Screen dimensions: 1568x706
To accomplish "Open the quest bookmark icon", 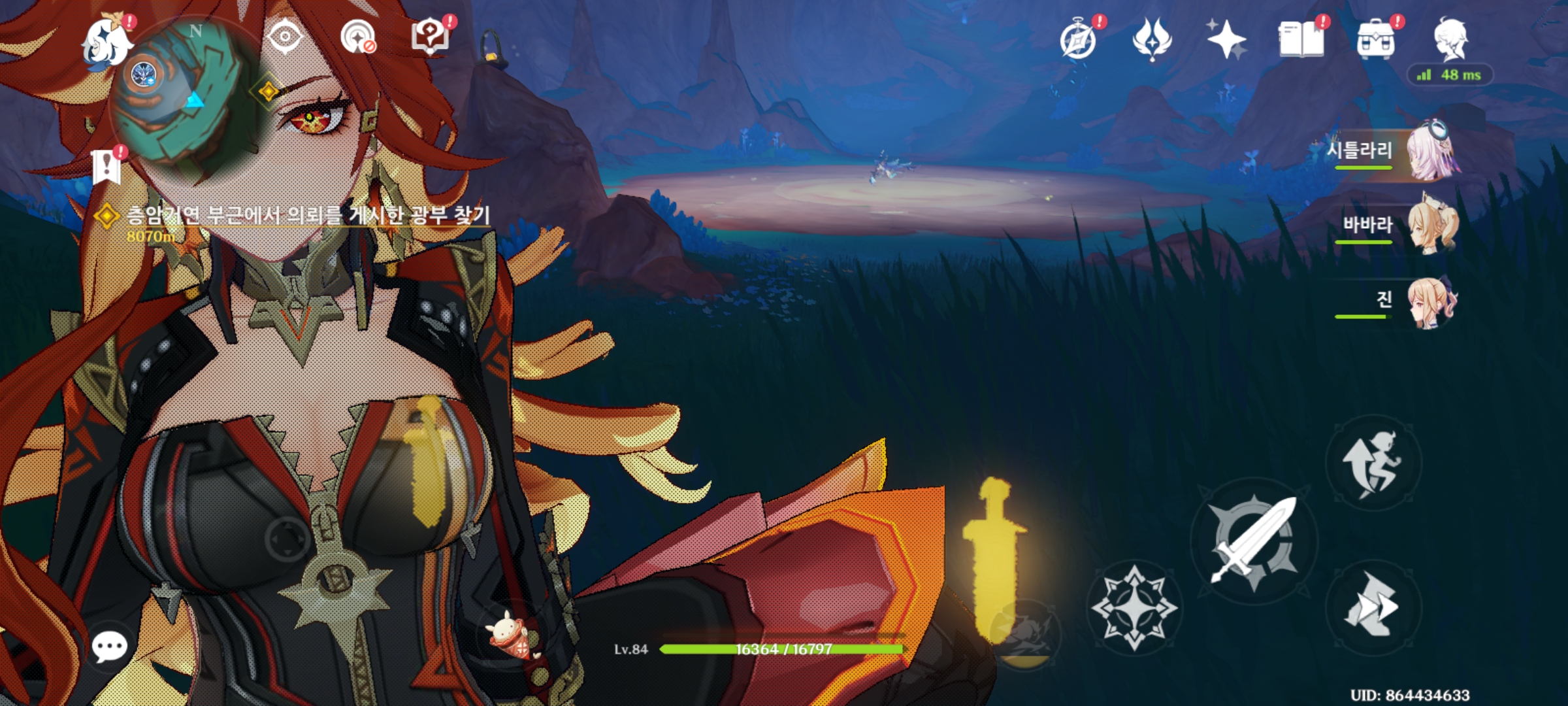I will pyautogui.click(x=106, y=167).
